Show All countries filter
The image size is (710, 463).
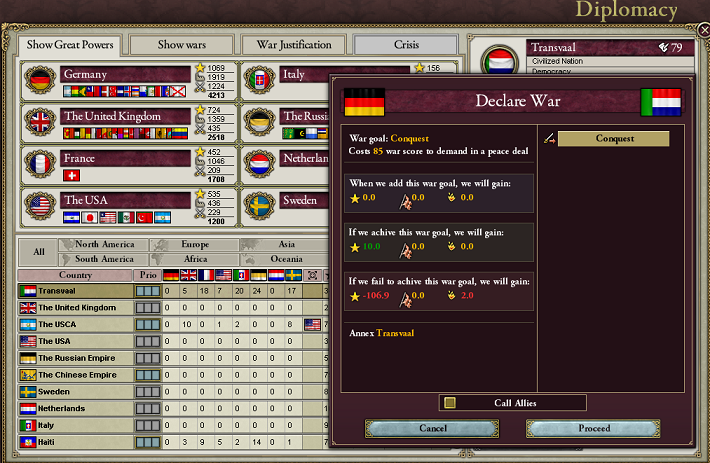pyautogui.click(x=38, y=252)
